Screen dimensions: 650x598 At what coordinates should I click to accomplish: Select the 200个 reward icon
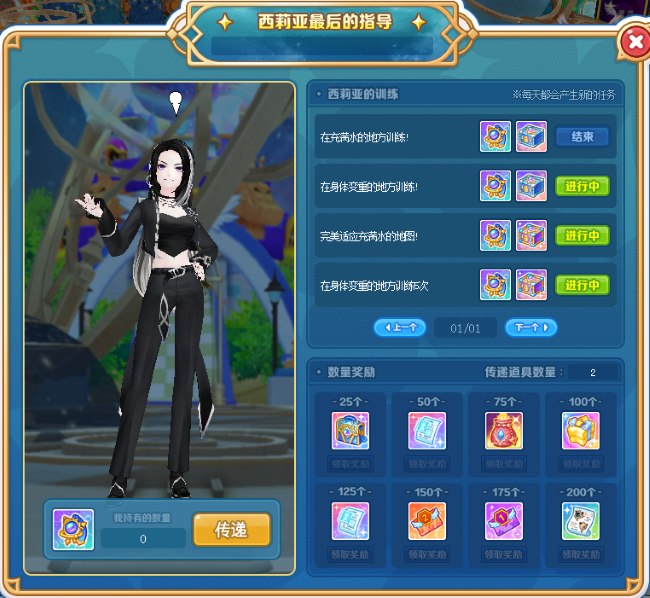click(580, 520)
